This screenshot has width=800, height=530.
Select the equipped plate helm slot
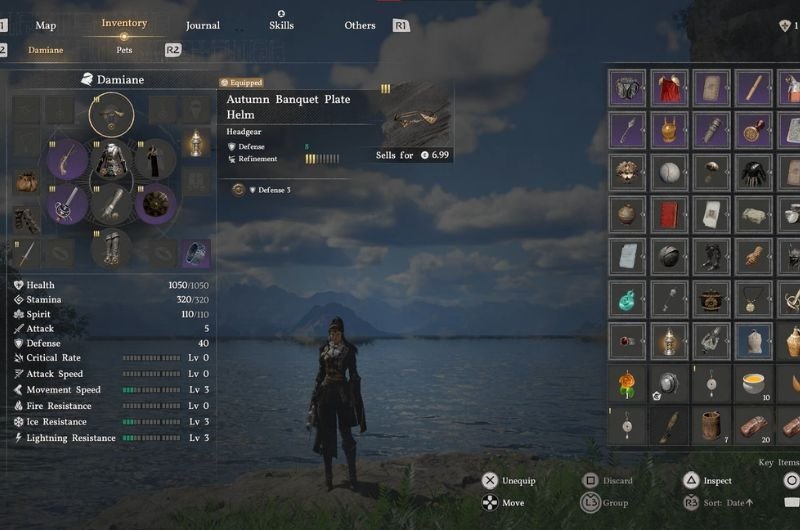[x=111, y=114]
